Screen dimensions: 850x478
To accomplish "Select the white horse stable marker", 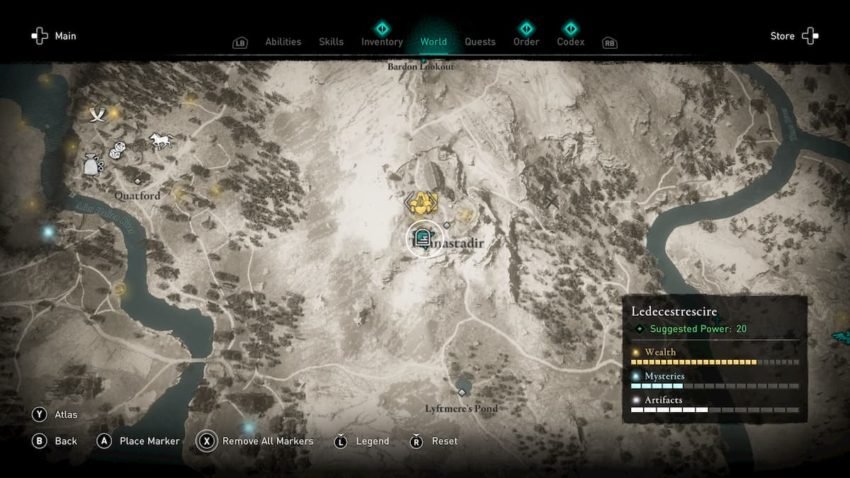I will pyautogui.click(x=160, y=140).
